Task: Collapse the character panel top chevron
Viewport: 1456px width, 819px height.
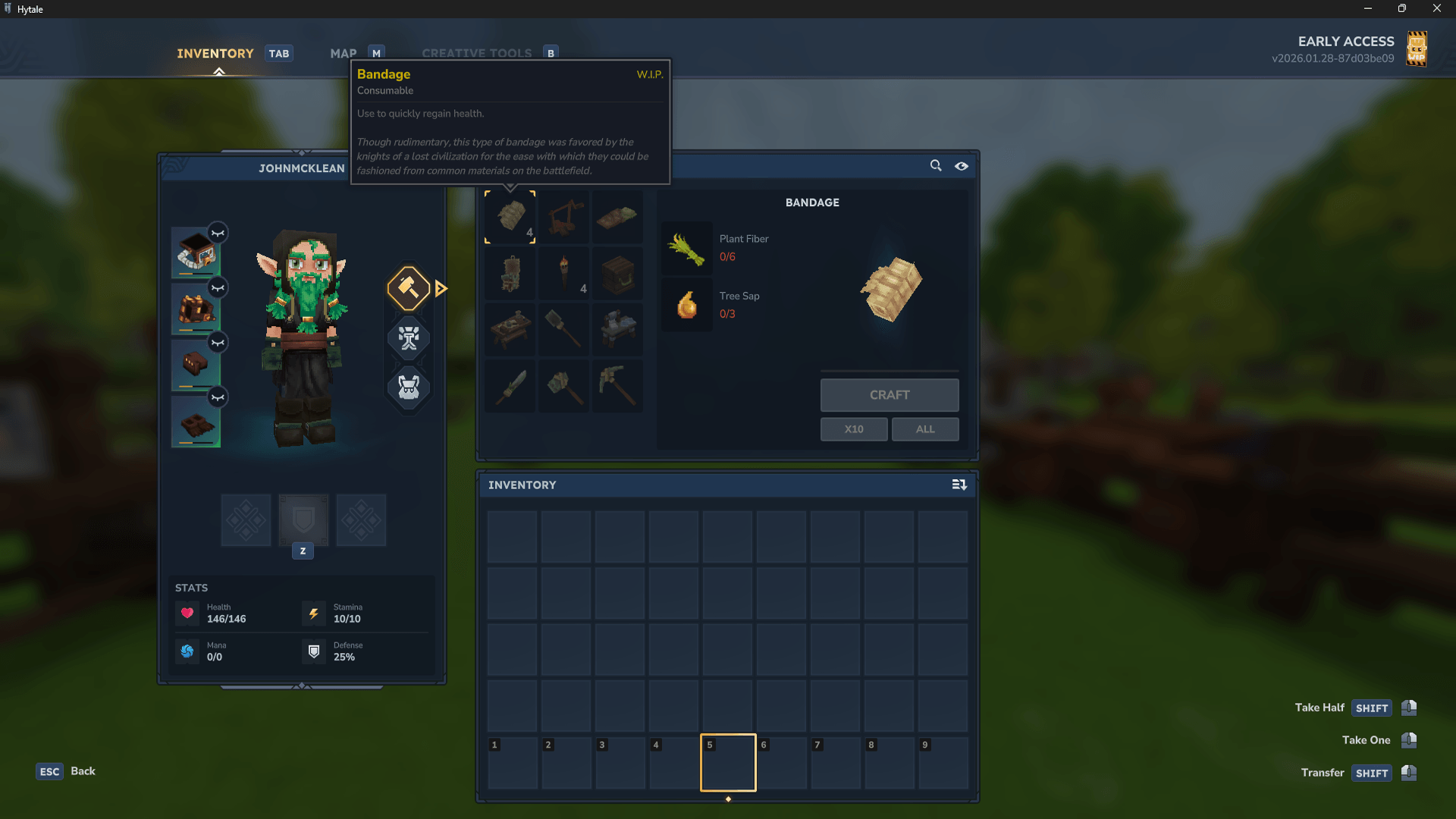Action: click(x=303, y=151)
